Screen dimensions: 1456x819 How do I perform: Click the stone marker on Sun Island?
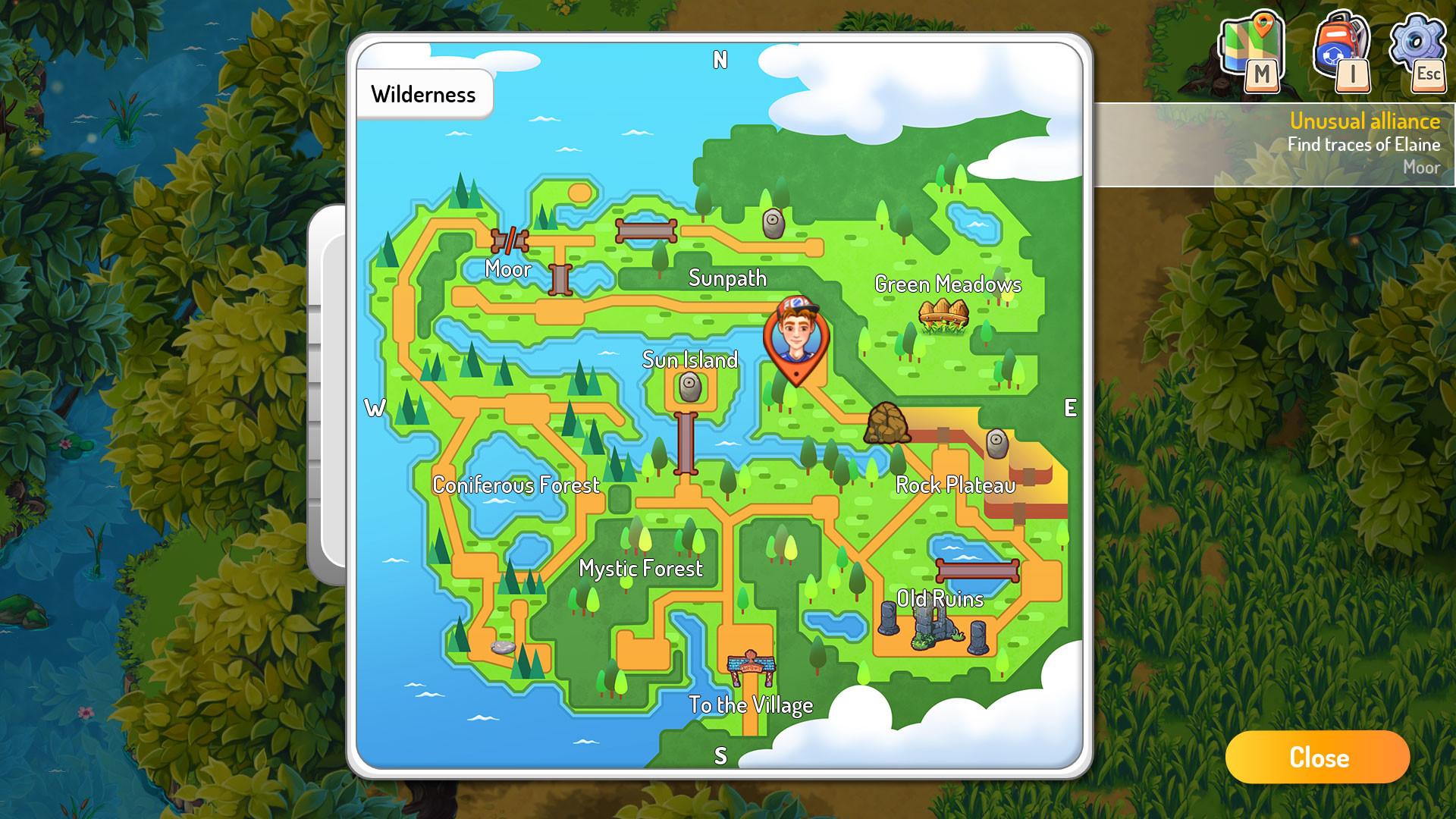tap(691, 388)
